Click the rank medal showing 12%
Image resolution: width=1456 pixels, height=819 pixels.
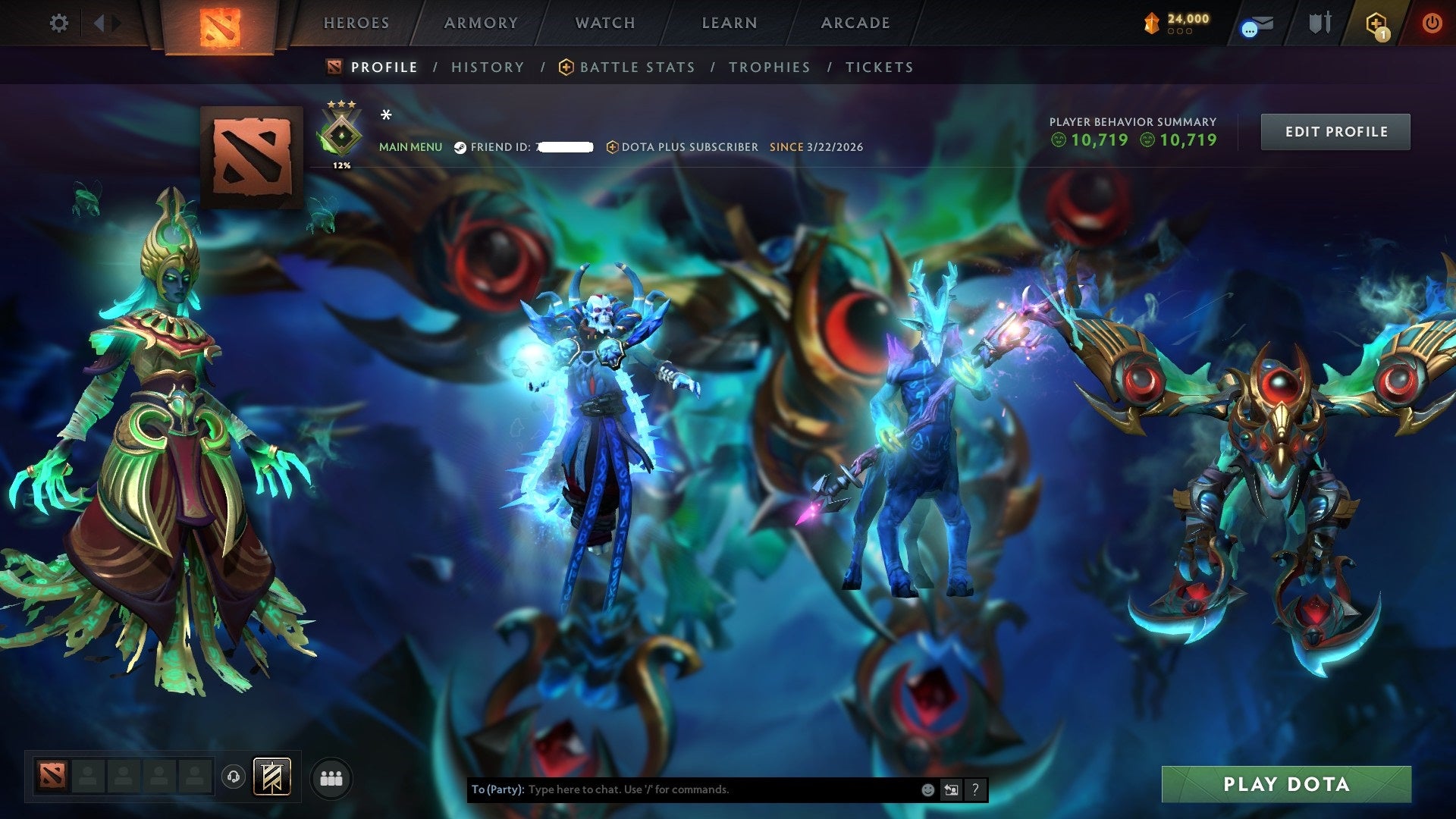(340, 136)
